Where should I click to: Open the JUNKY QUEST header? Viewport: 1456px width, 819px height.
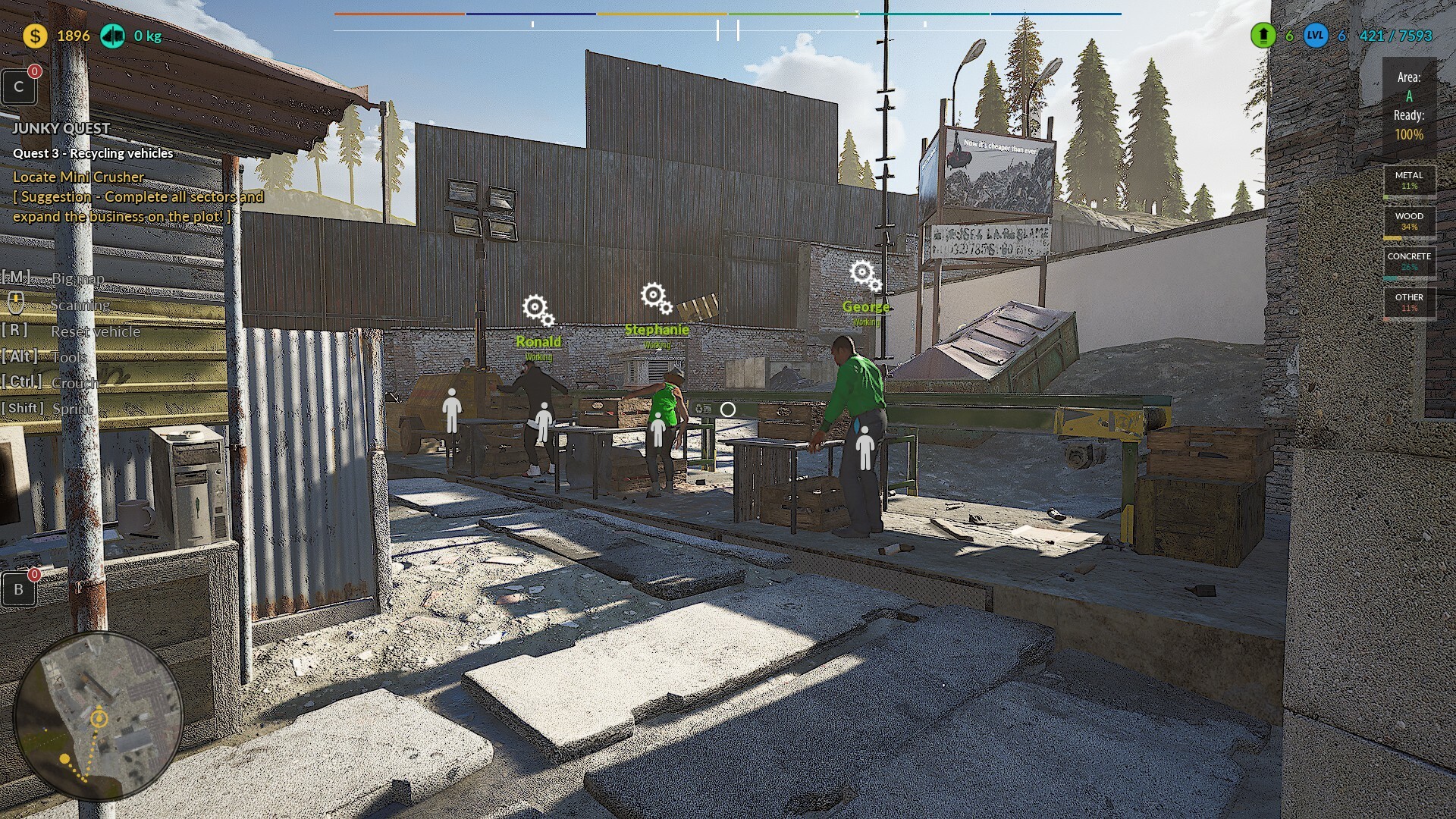pos(62,128)
